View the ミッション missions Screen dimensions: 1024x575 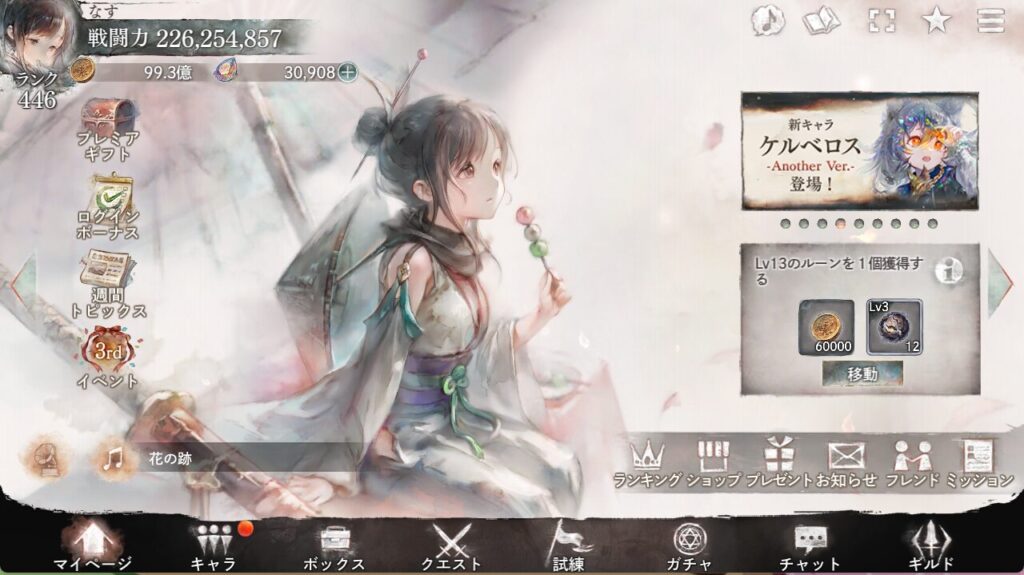979,463
